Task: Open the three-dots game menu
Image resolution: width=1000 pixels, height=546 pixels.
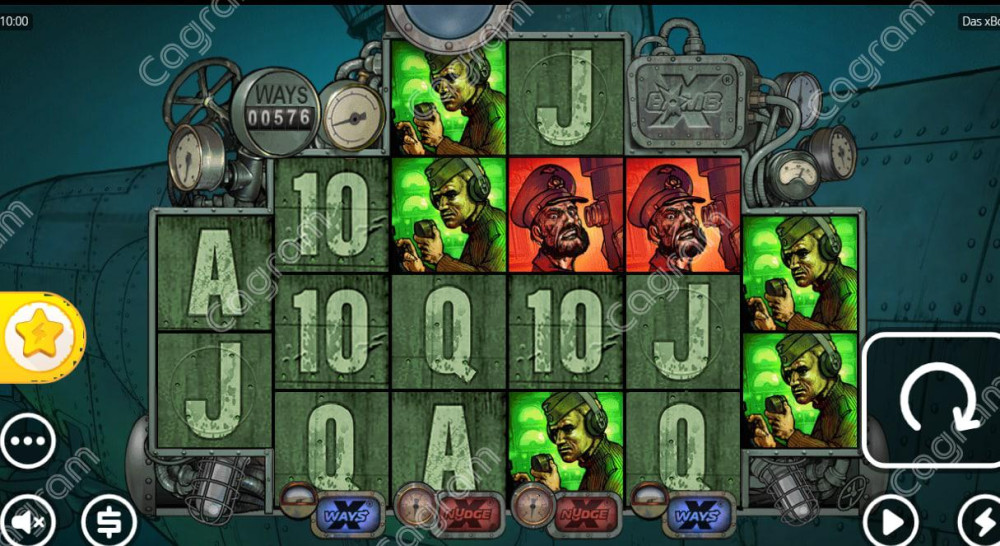Action: coord(27,440)
